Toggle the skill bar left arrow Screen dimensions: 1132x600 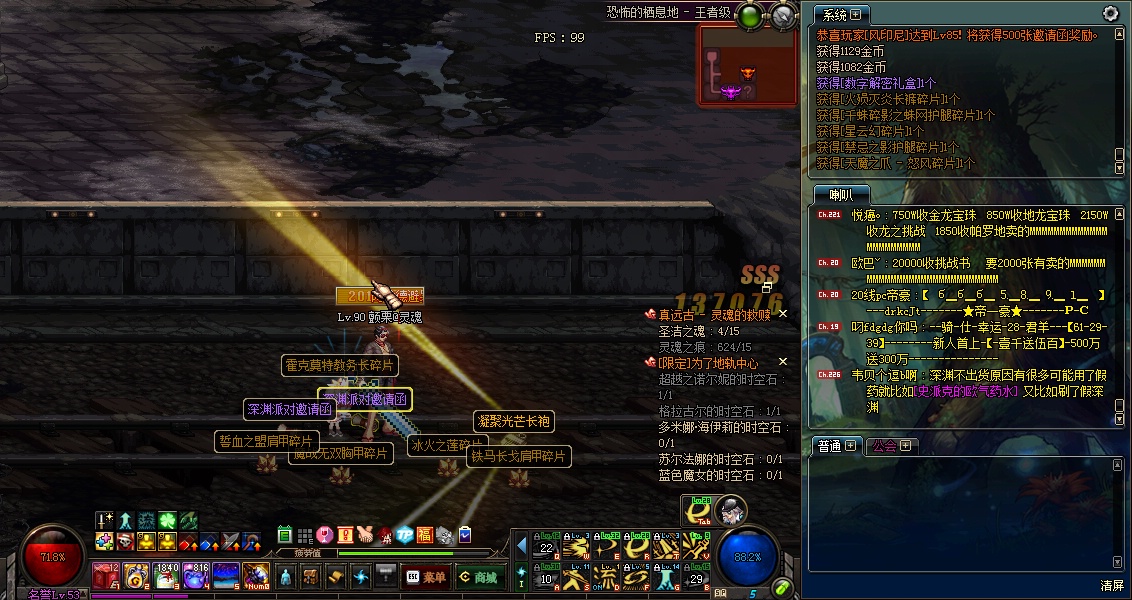point(521,546)
